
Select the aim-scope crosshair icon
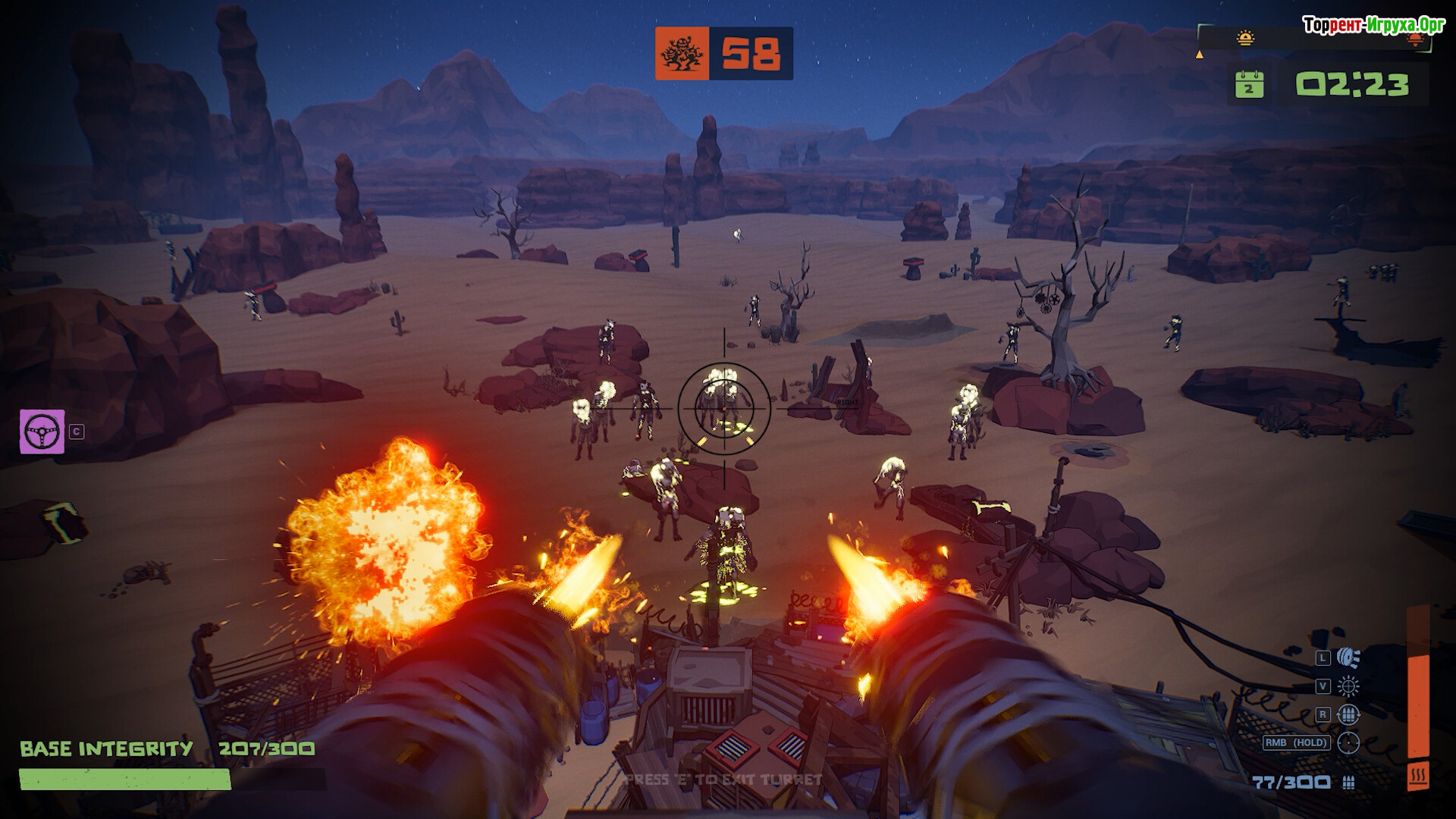coord(1348,742)
